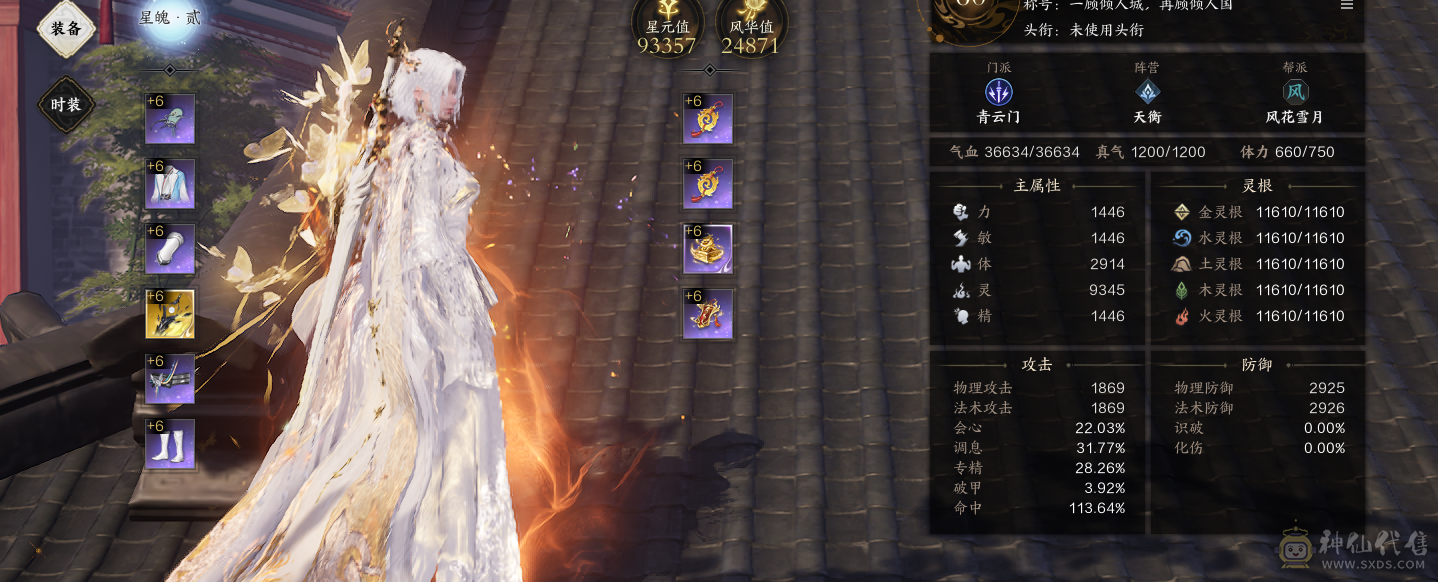Screen dimensions: 1438x582
Task: Inspect the +6 red scroll accessory slot
Action: tap(708, 314)
